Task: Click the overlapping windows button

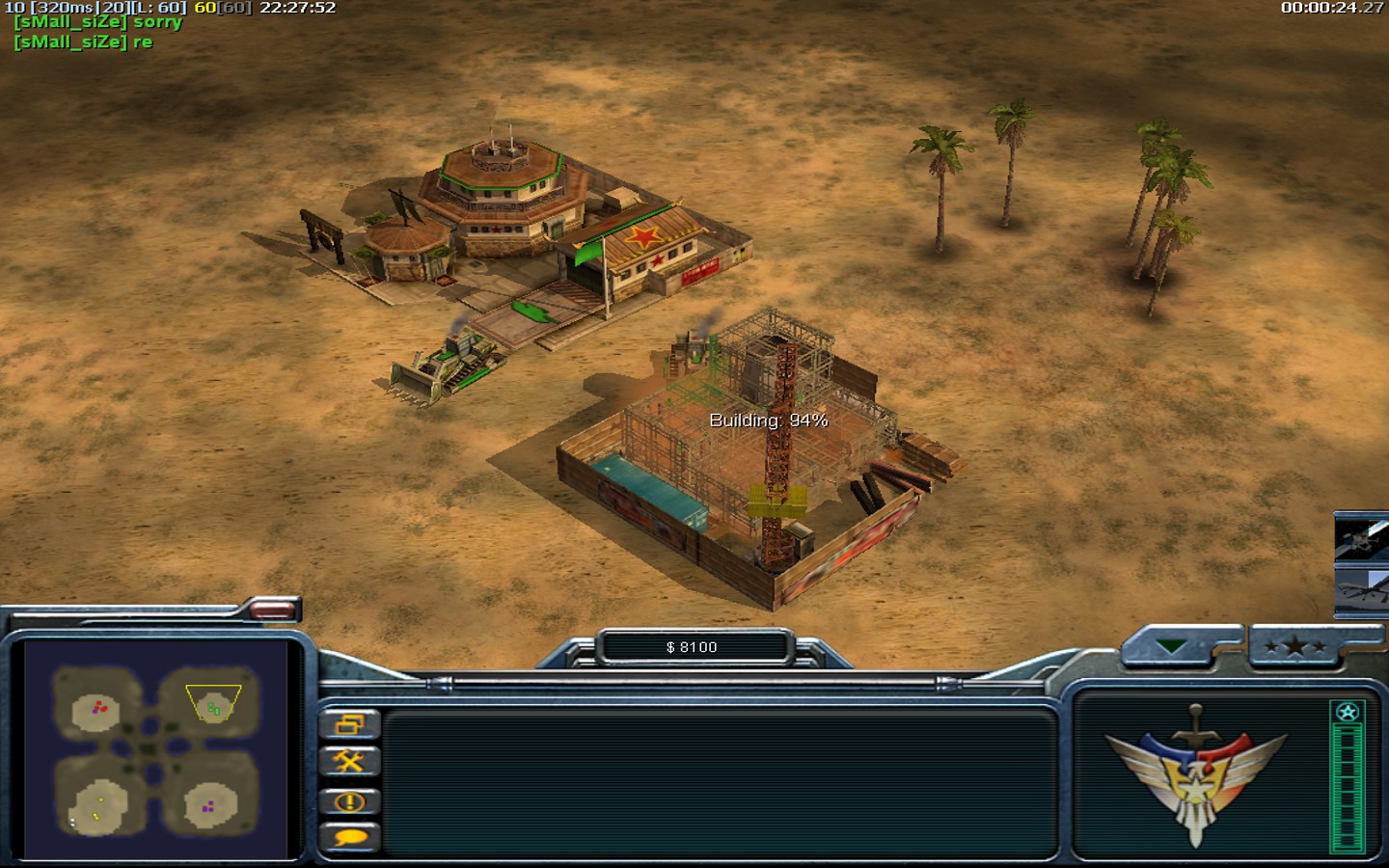Action: 349,723
